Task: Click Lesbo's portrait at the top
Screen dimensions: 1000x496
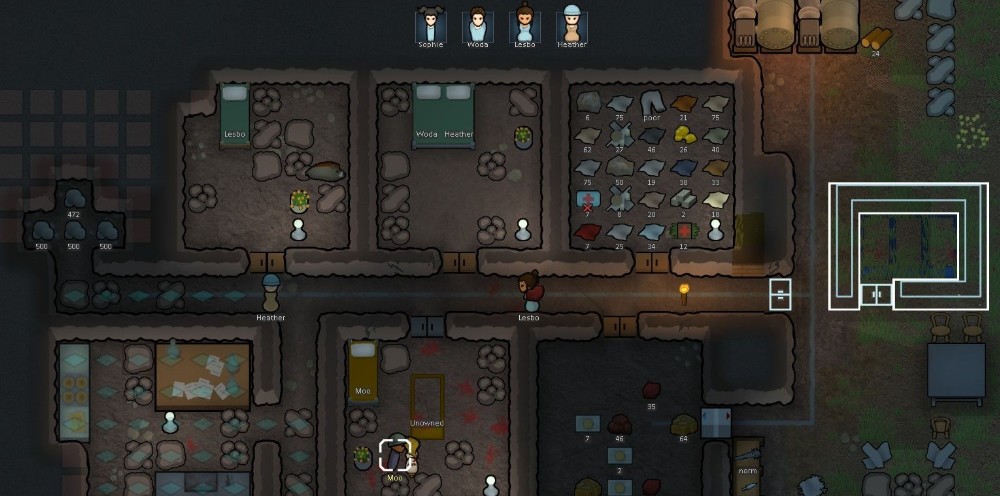Action: pyautogui.click(x=524, y=24)
